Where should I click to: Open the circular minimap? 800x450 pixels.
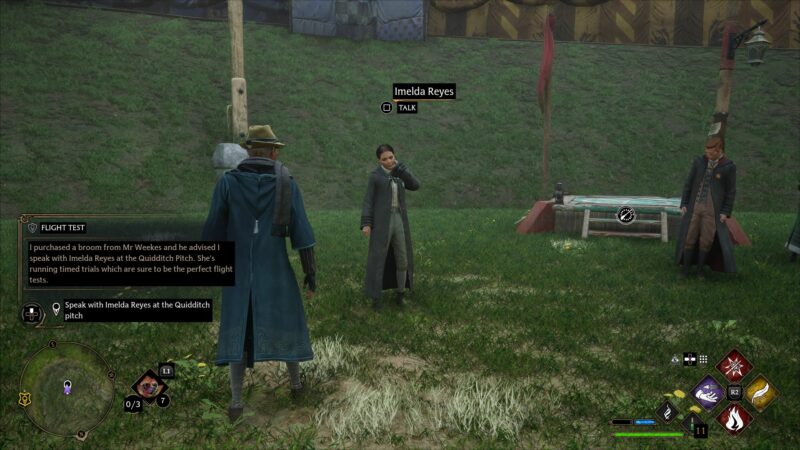pyautogui.click(x=67, y=388)
